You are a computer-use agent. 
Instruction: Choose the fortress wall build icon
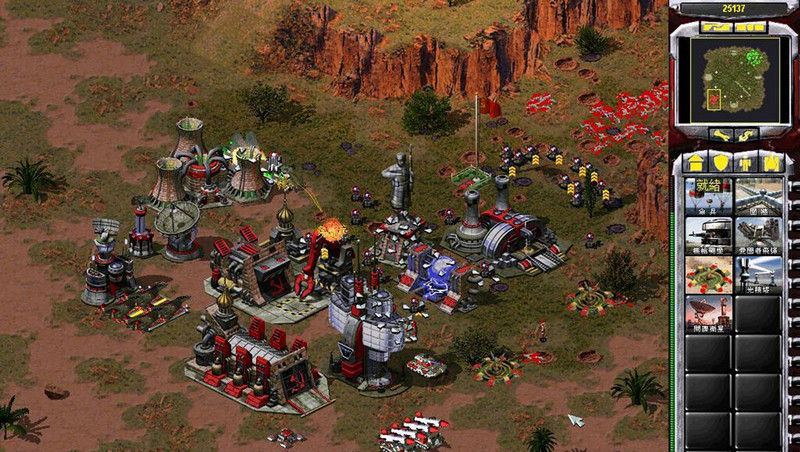pyautogui.click(x=757, y=195)
